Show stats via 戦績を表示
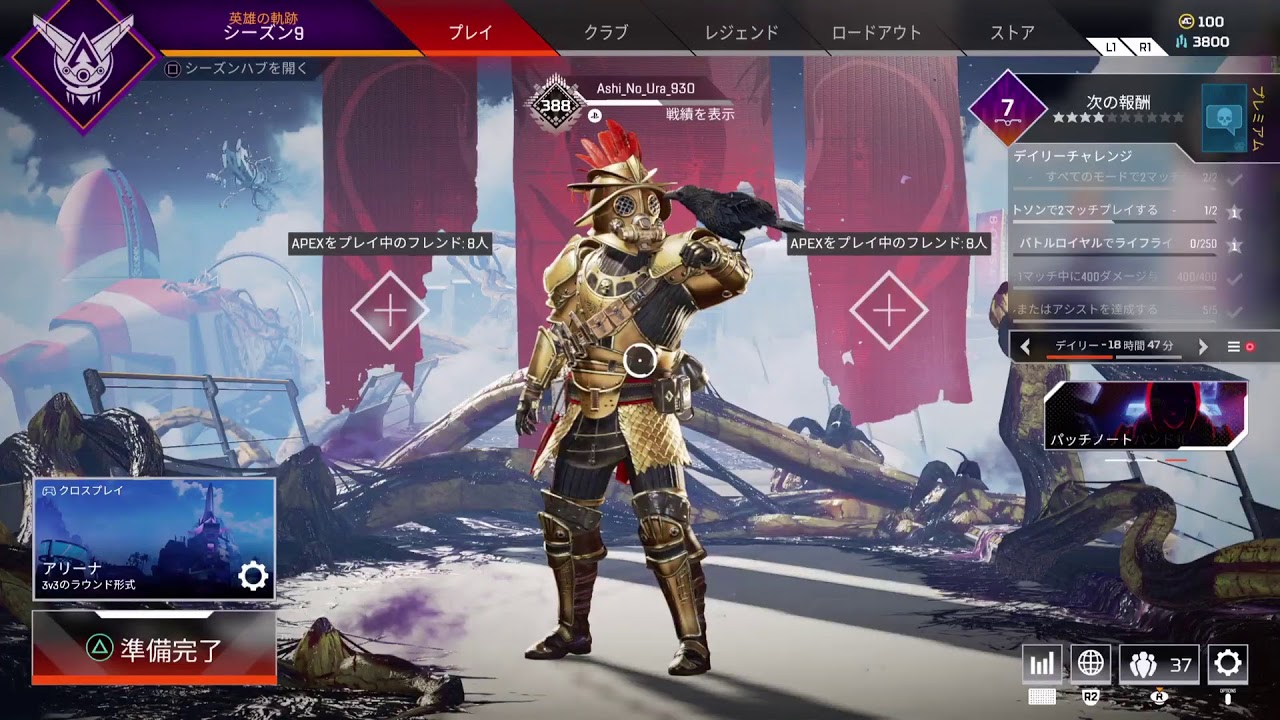The height and width of the screenshot is (720, 1280). click(x=700, y=114)
